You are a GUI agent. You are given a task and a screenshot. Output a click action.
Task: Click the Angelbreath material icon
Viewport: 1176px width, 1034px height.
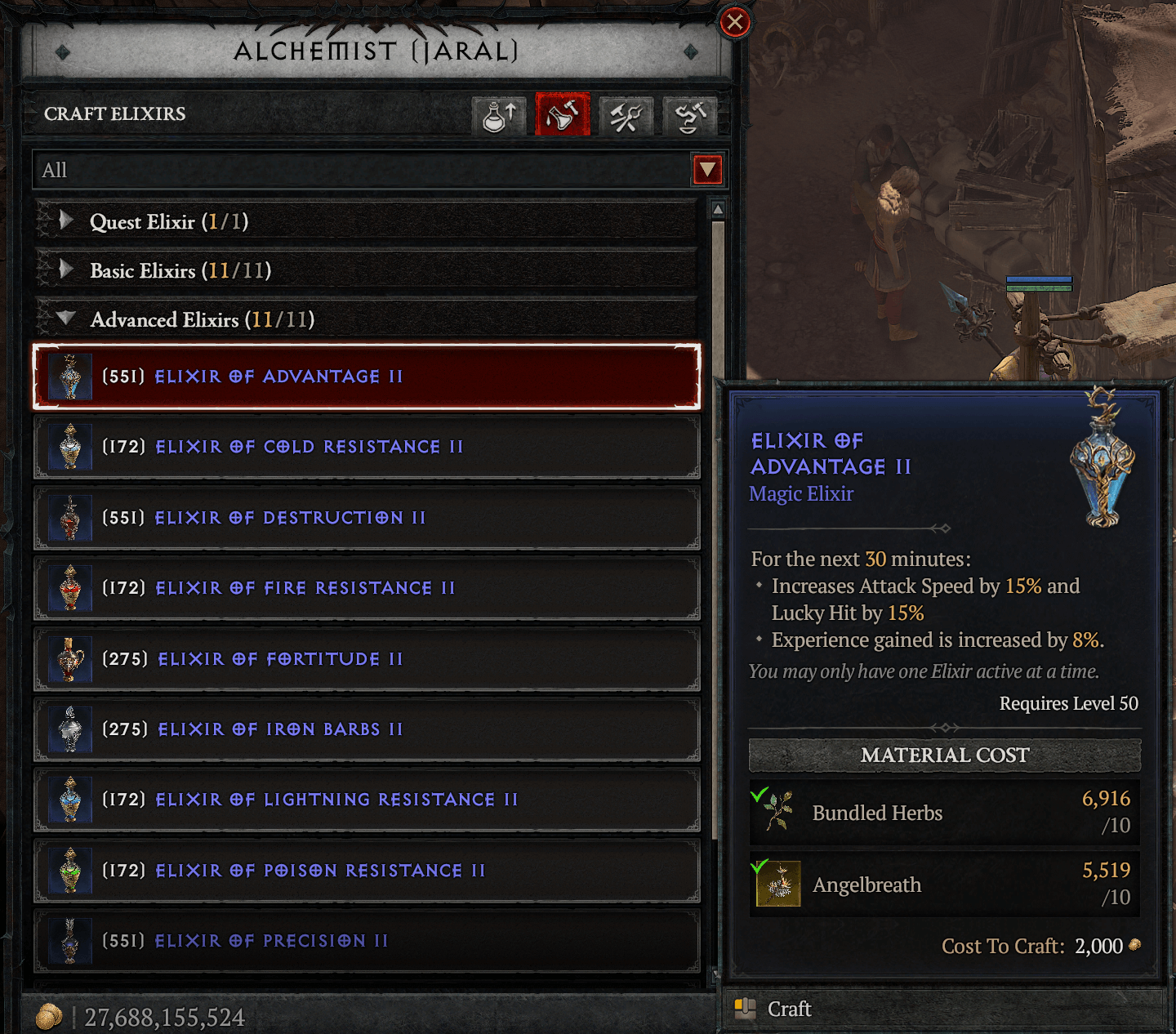[779, 885]
